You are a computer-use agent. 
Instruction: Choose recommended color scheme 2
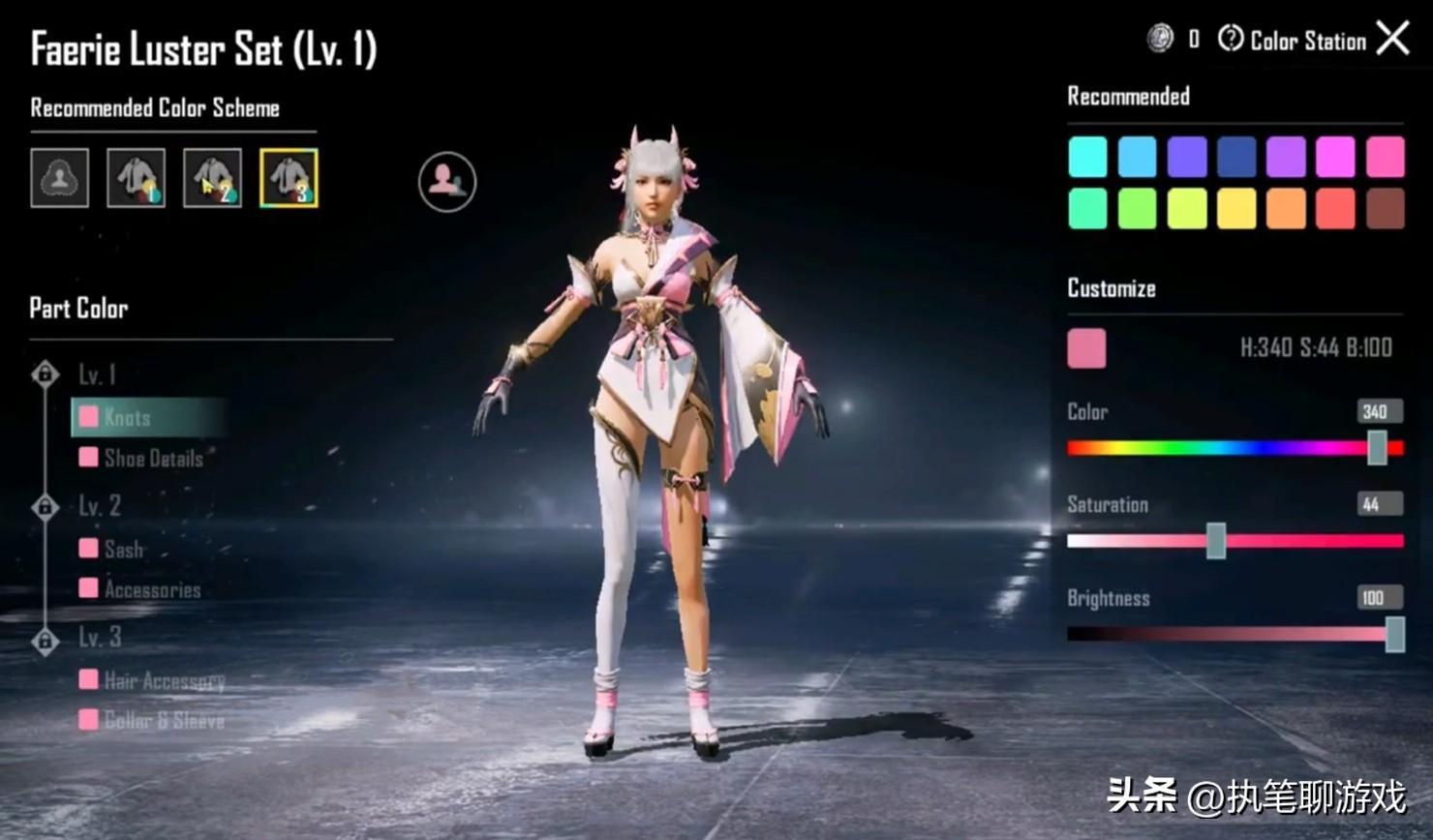pyautogui.click(x=212, y=178)
